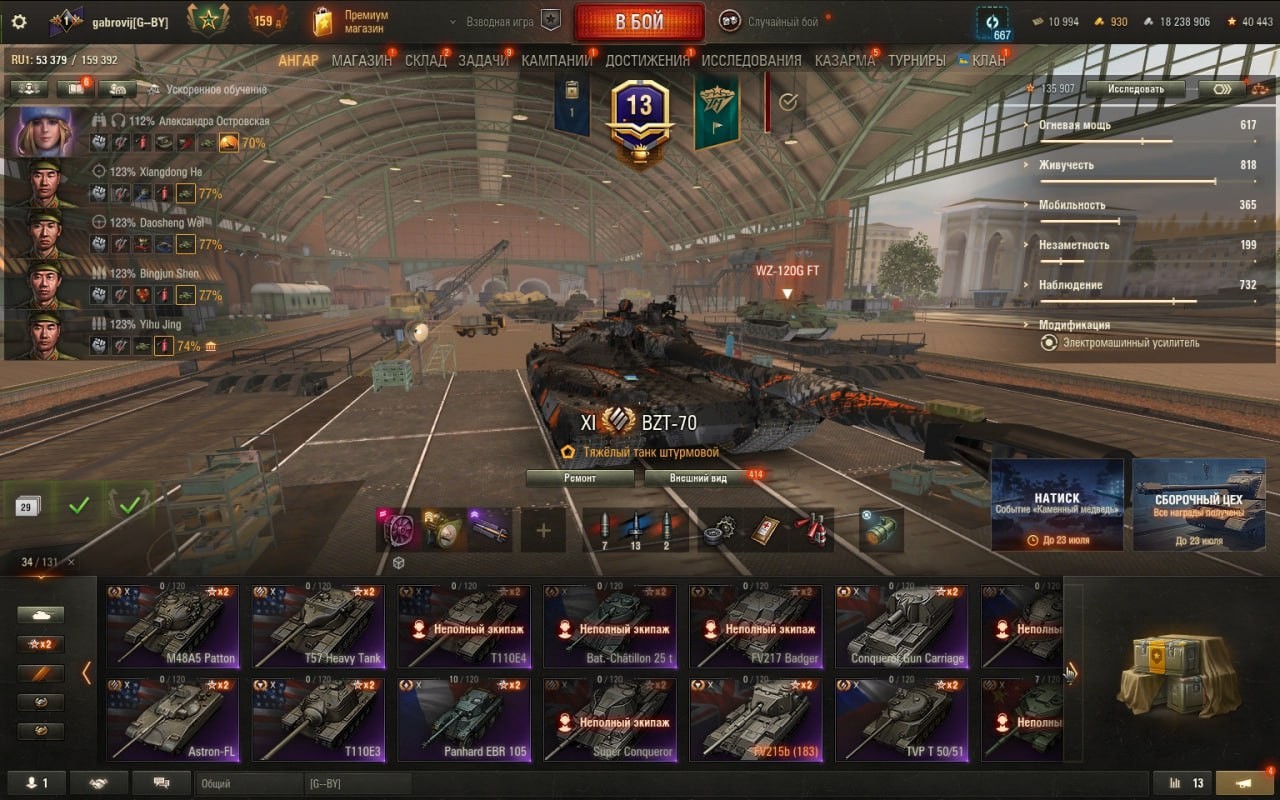Go to the ЗАДАЧИ tab
The image size is (1280, 800).
(483, 60)
